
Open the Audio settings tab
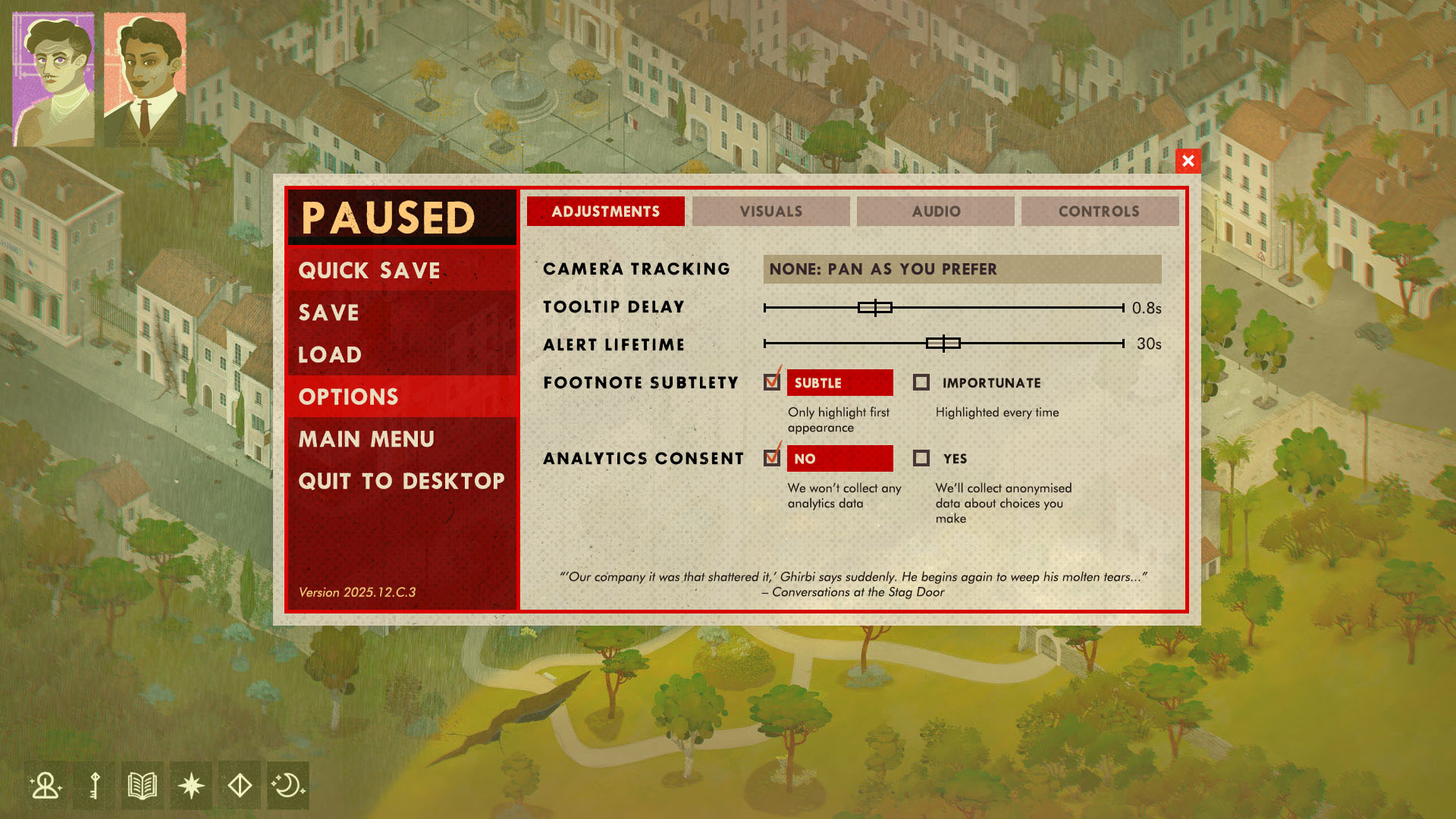coord(936,212)
